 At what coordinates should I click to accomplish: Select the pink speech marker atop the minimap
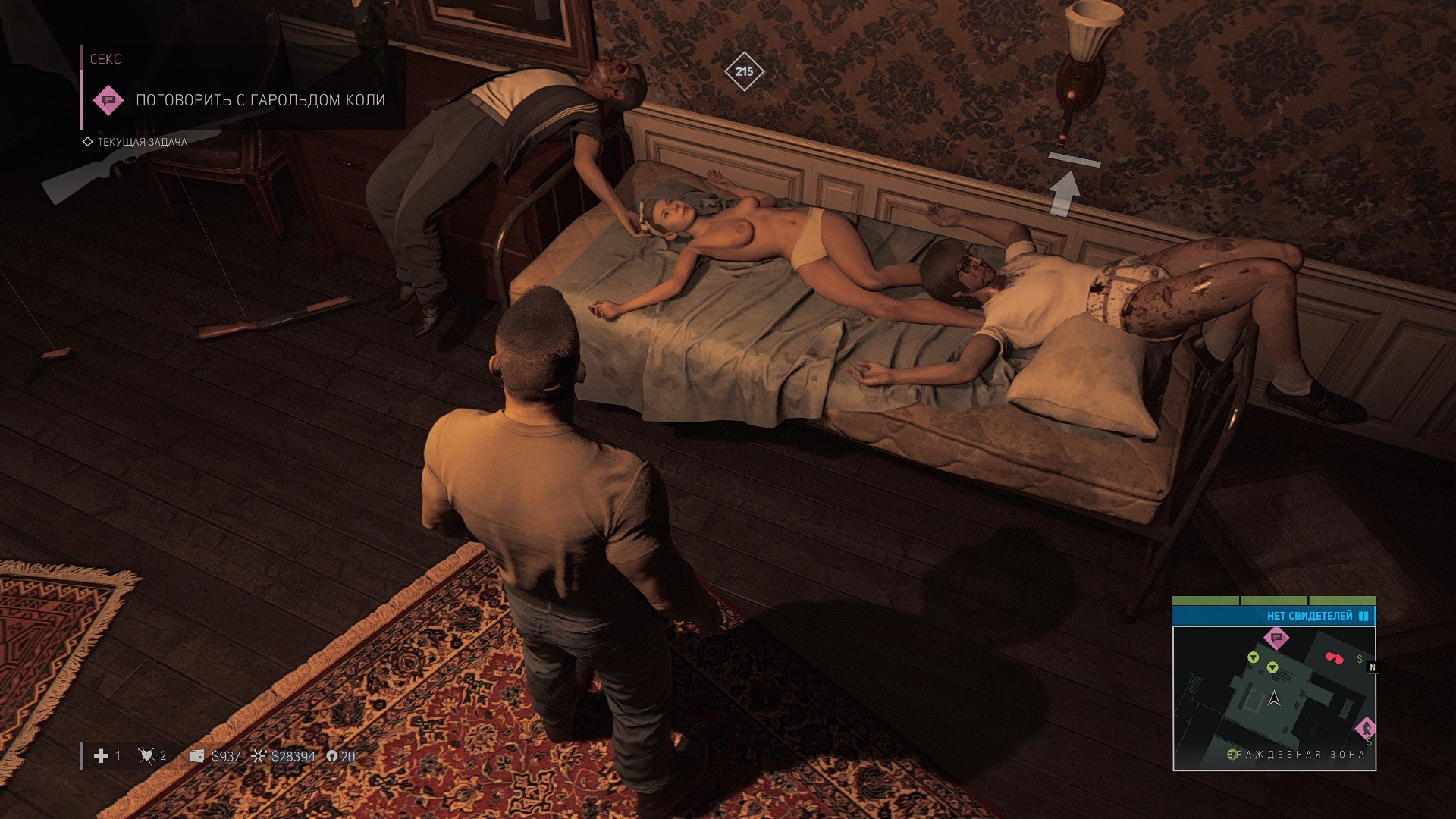pos(1276,637)
